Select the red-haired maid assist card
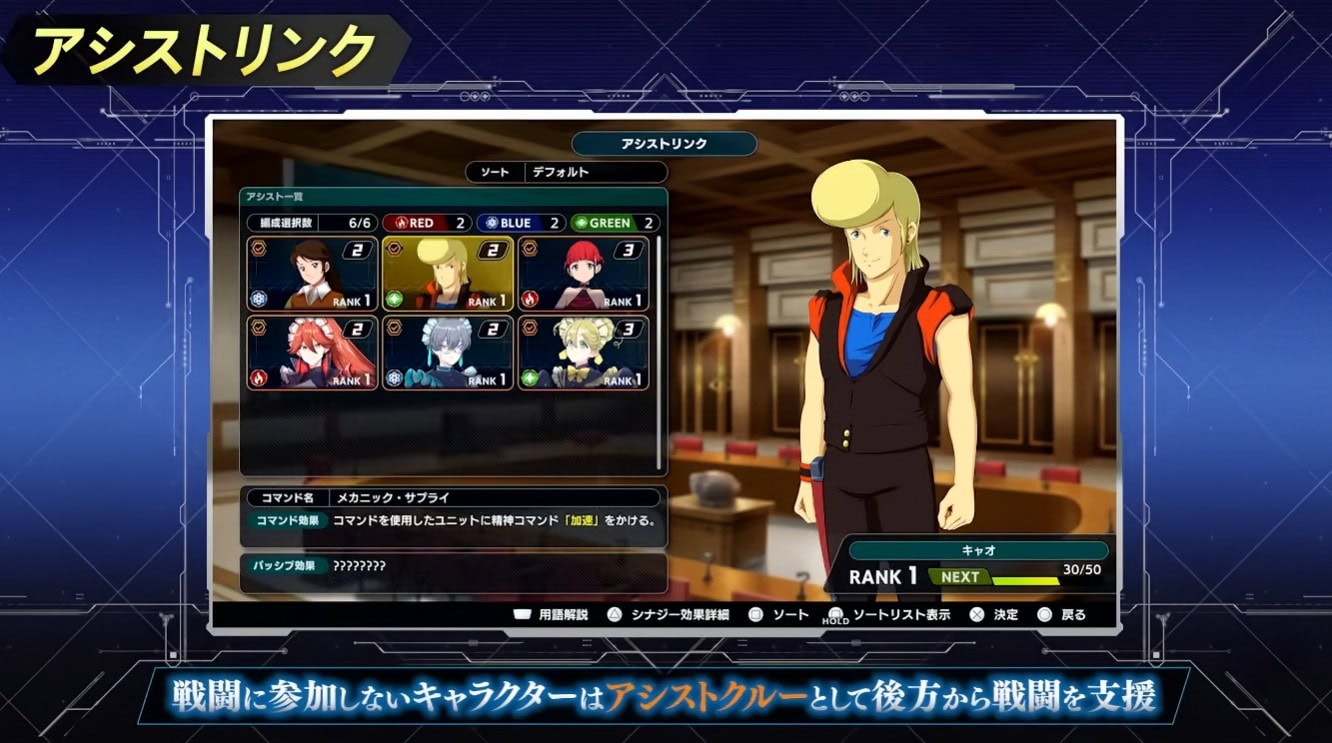The height and width of the screenshot is (743, 1332). click(313, 353)
